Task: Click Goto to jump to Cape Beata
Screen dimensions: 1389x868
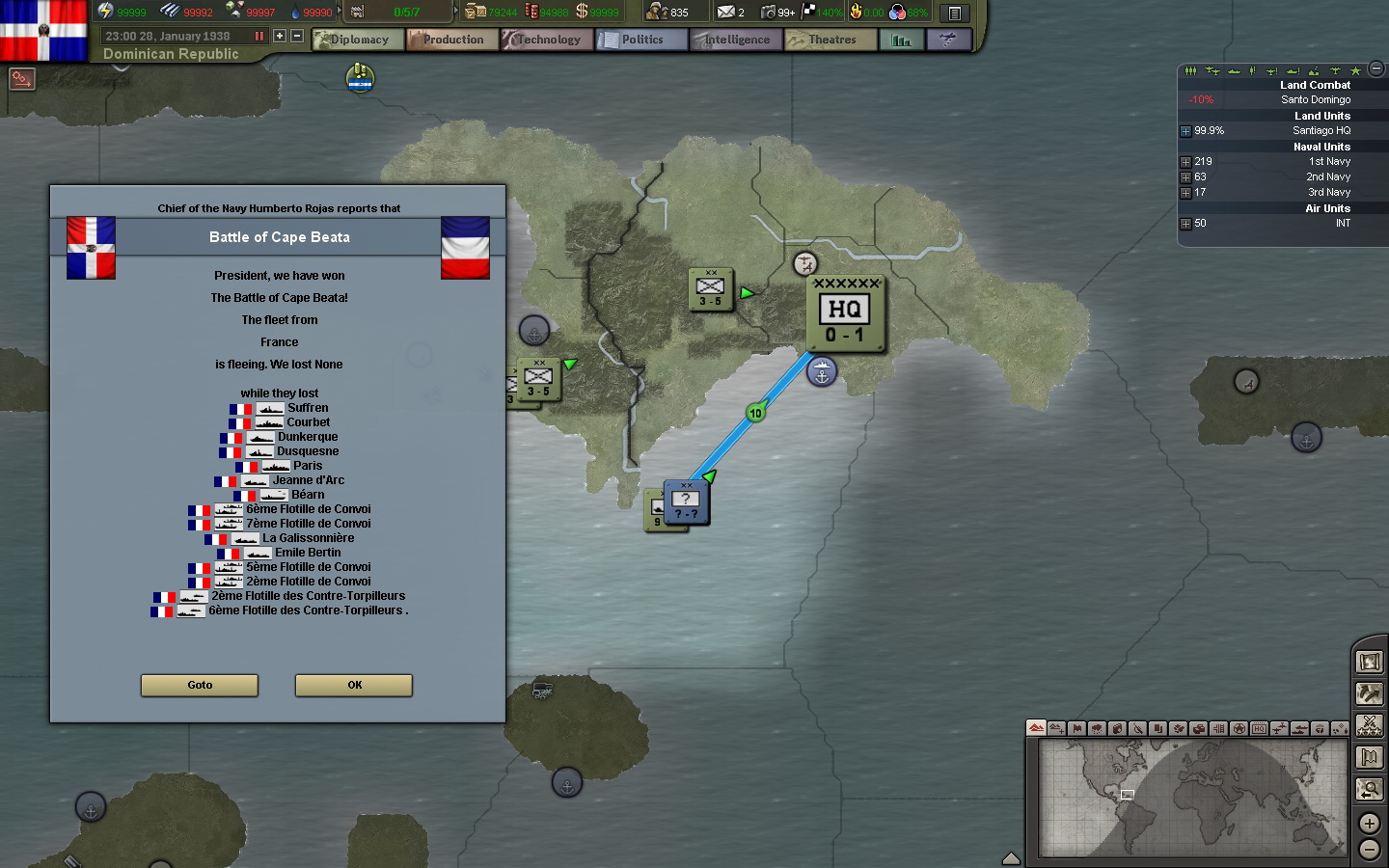Action: click(199, 686)
